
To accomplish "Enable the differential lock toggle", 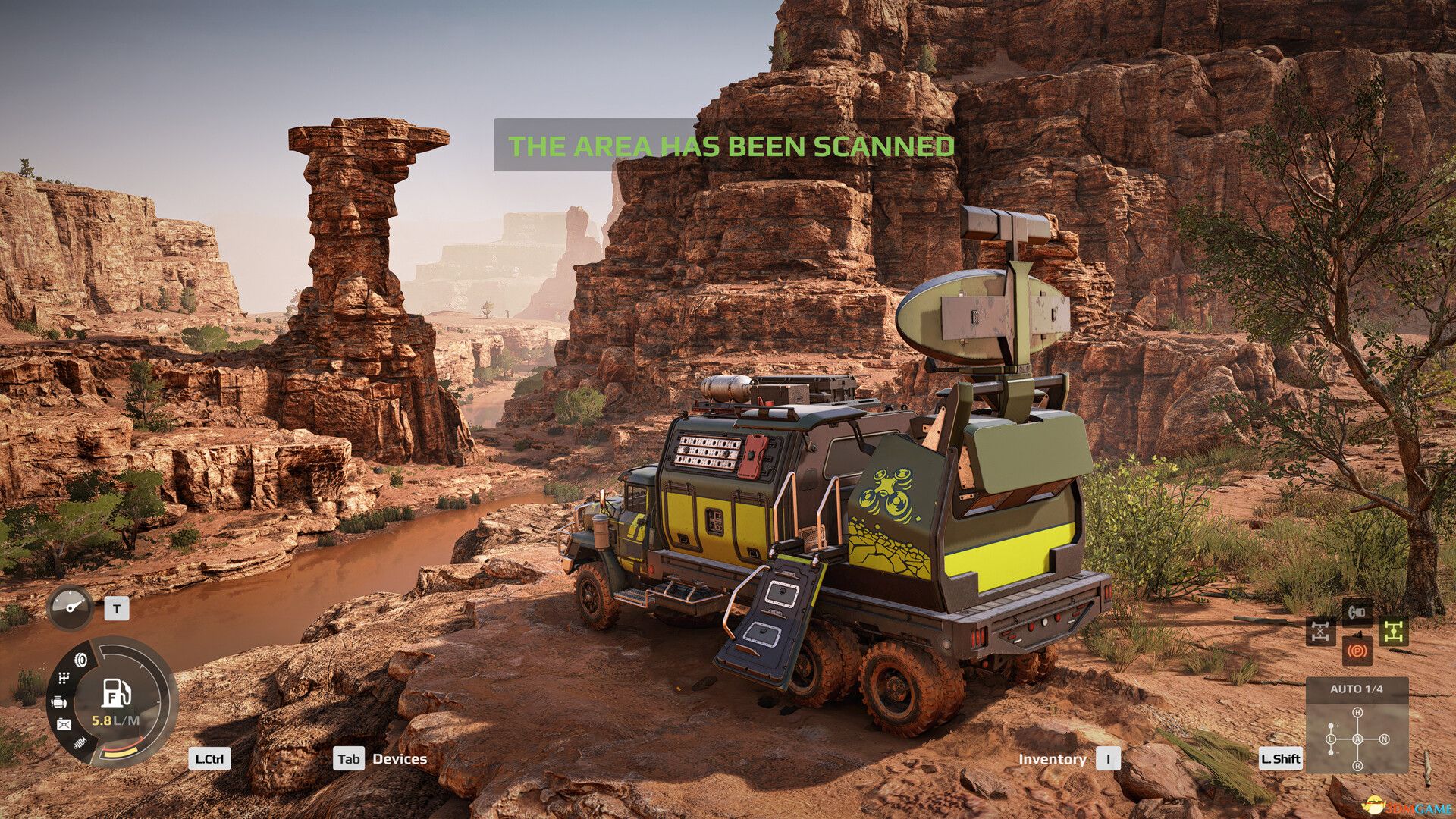I will (1320, 630).
